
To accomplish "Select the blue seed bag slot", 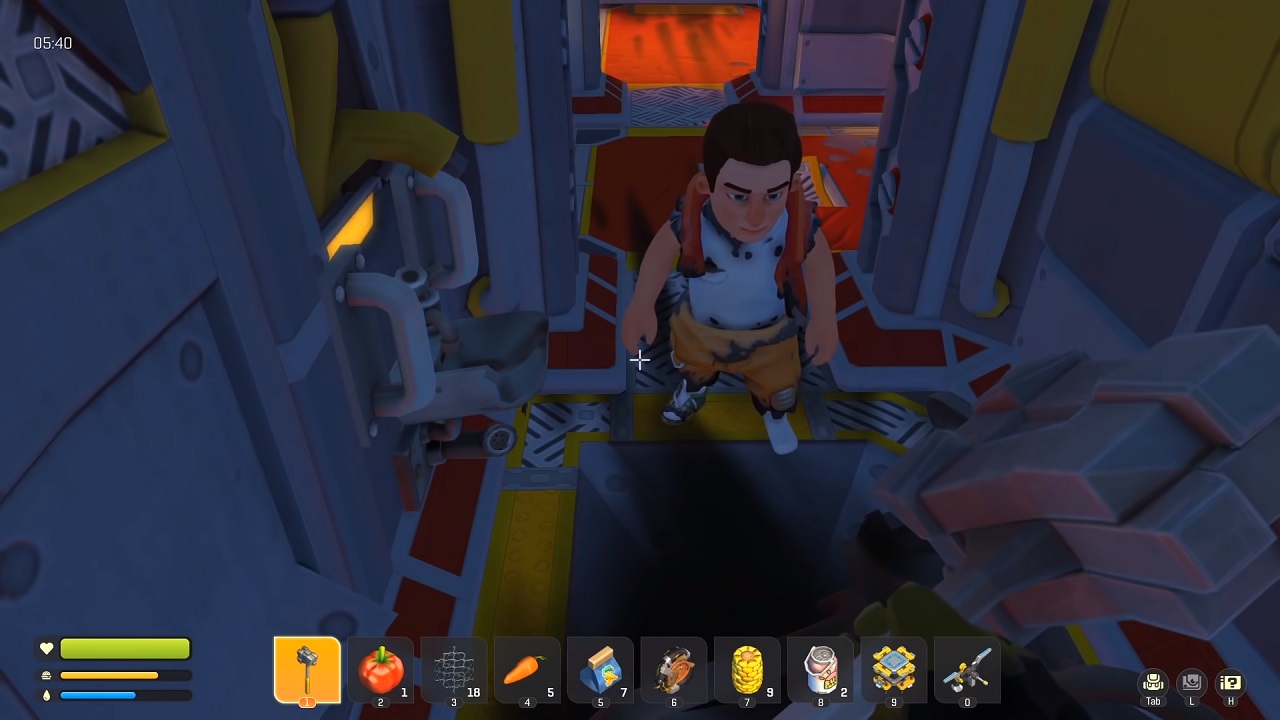I will pyautogui.click(x=600, y=670).
